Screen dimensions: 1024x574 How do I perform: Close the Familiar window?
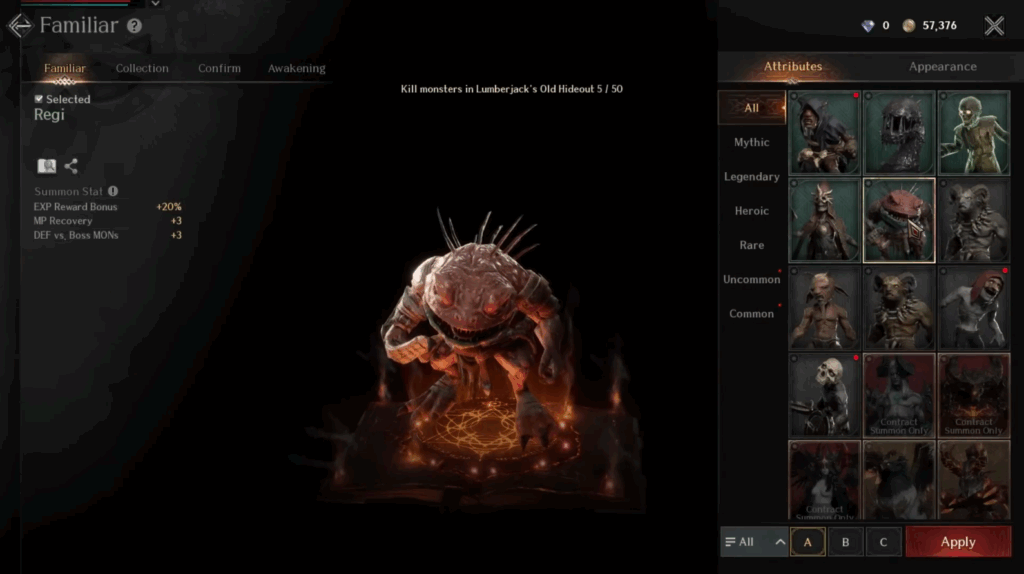[x=993, y=26]
